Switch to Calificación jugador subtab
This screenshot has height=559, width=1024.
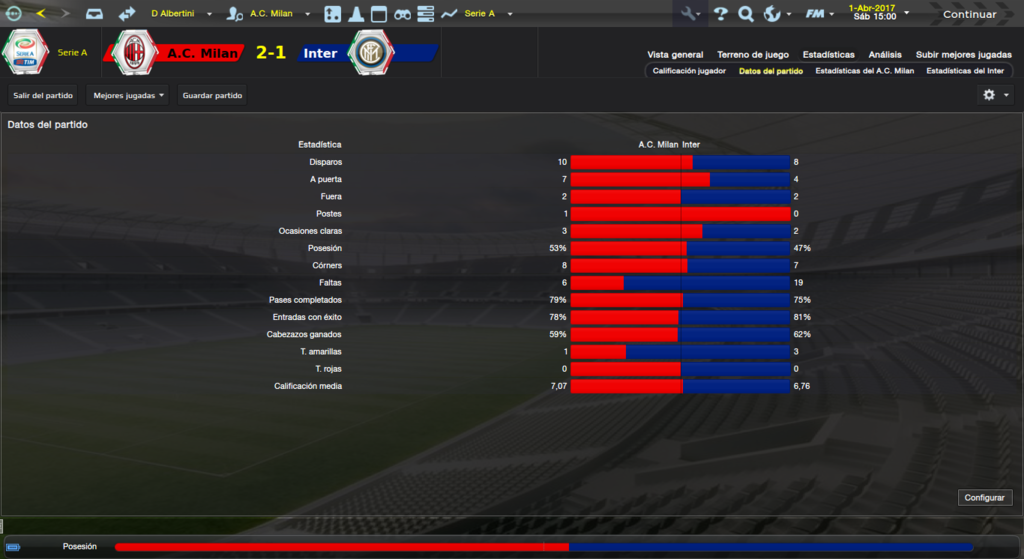tap(689, 72)
